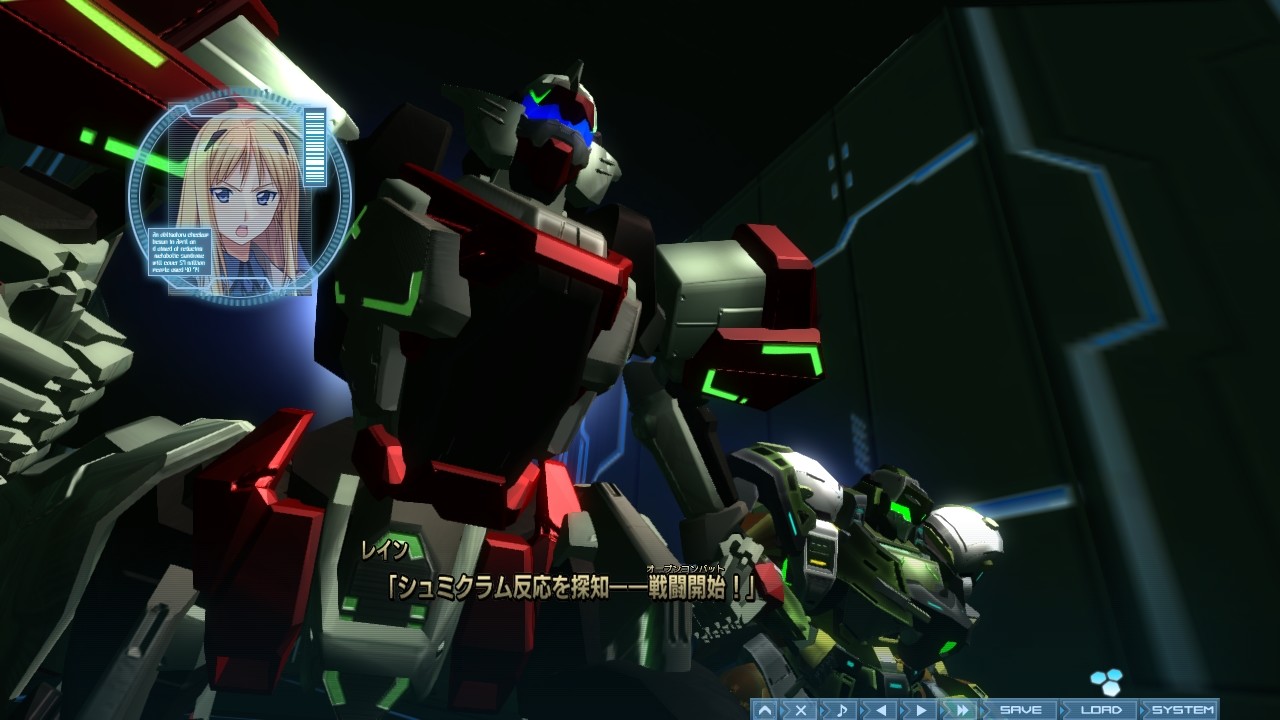Viewport: 1280px width, 720px height.
Task: Collapse the control bar via the up-chevron icon
Action: click(764, 708)
